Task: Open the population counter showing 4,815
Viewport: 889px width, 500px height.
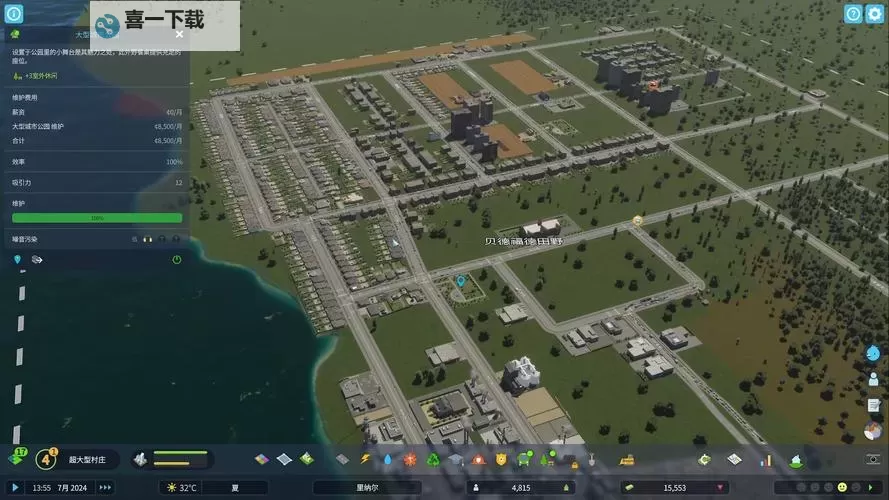Action: [x=520, y=488]
